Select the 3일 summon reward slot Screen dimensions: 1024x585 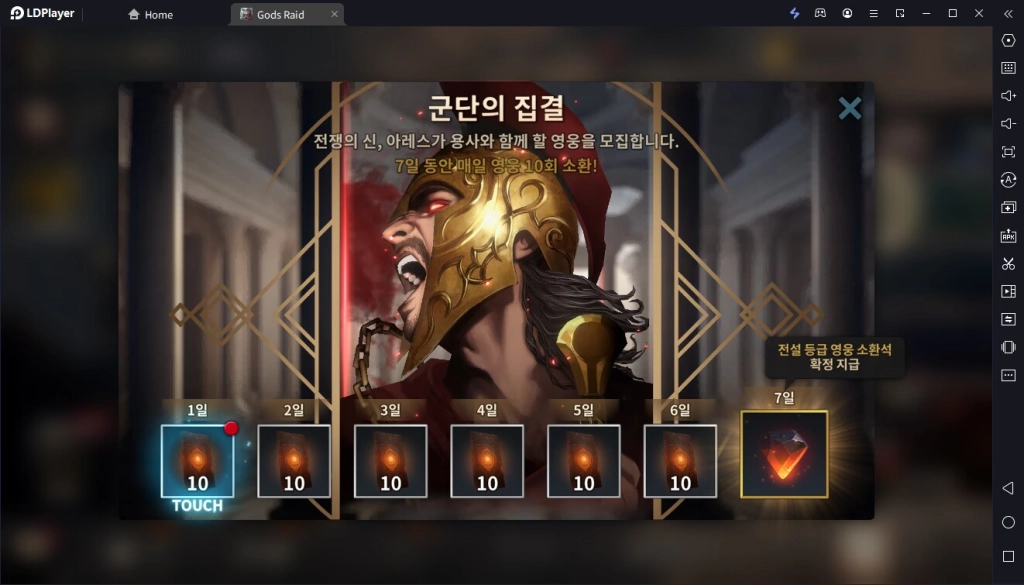point(390,461)
